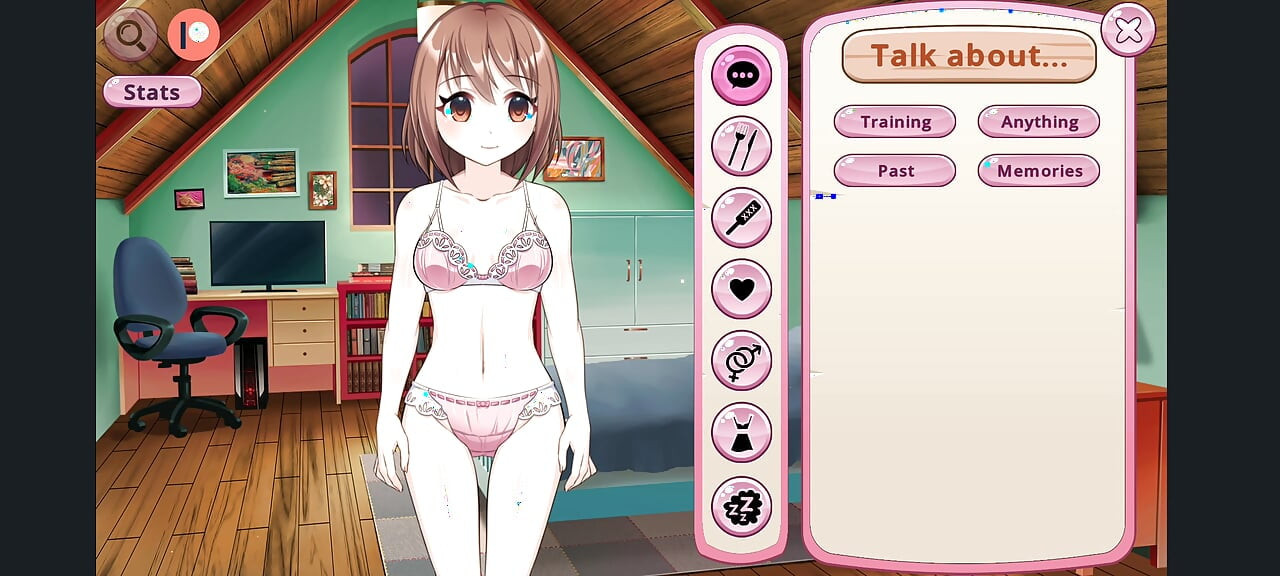
Task: Close the Talk about panel
Action: tap(1128, 30)
